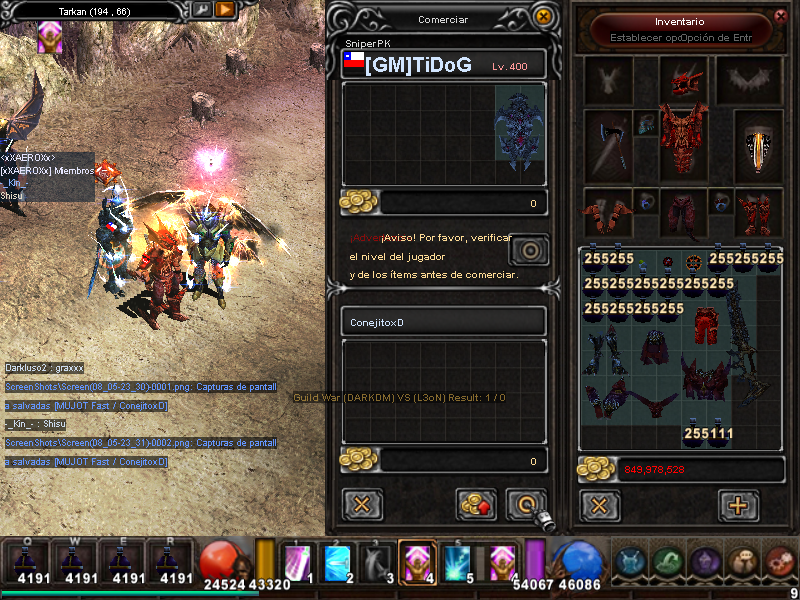Cancel the trade with the X button
The width and height of the screenshot is (800, 600).
(x=362, y=503)
